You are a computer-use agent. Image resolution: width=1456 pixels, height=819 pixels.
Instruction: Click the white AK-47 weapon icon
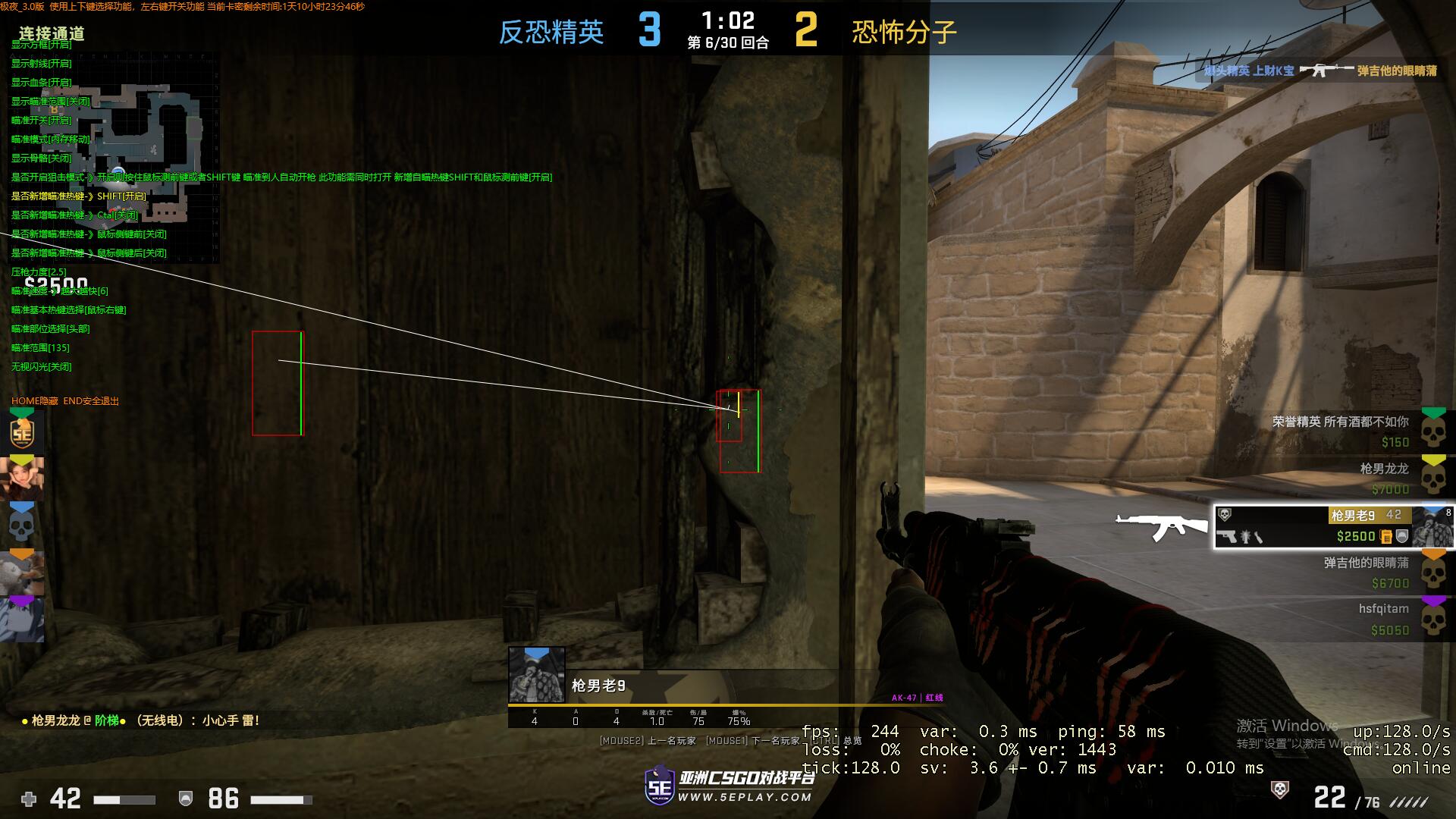click(x=1161, y=526)
